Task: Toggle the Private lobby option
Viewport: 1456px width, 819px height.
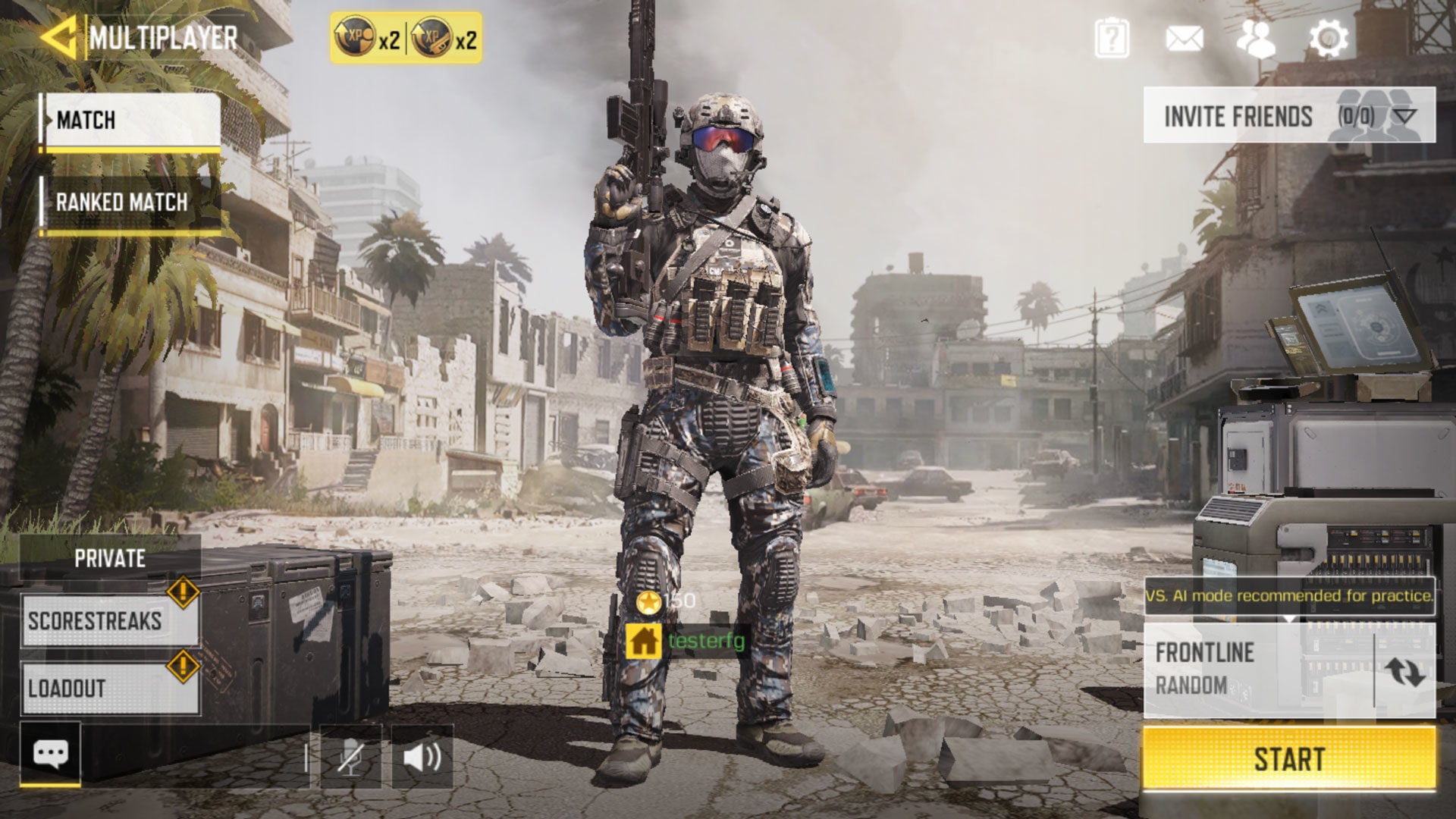Action: 108,558
